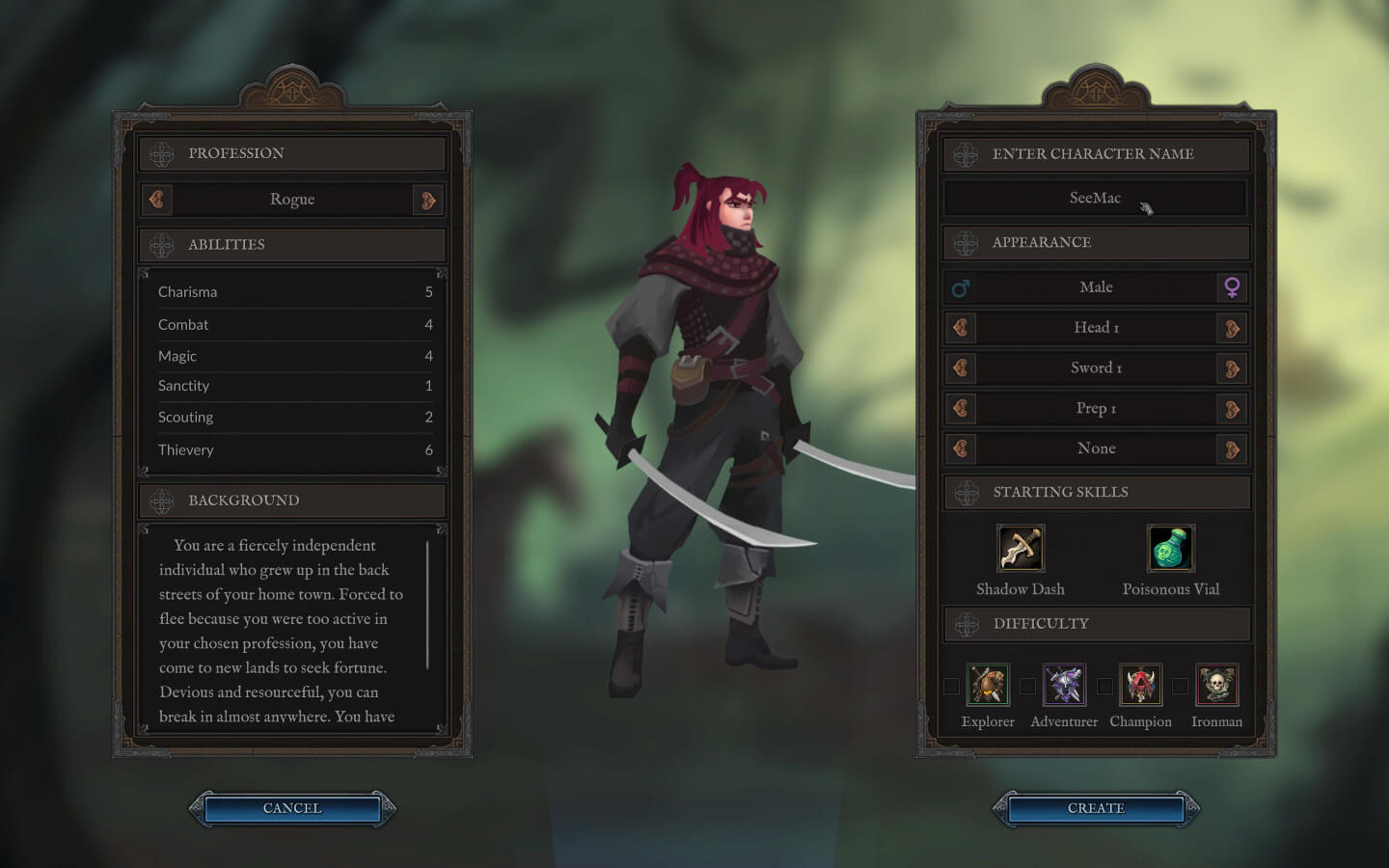Select the Poisonous Vial starting skill icon

[1171, 549]
